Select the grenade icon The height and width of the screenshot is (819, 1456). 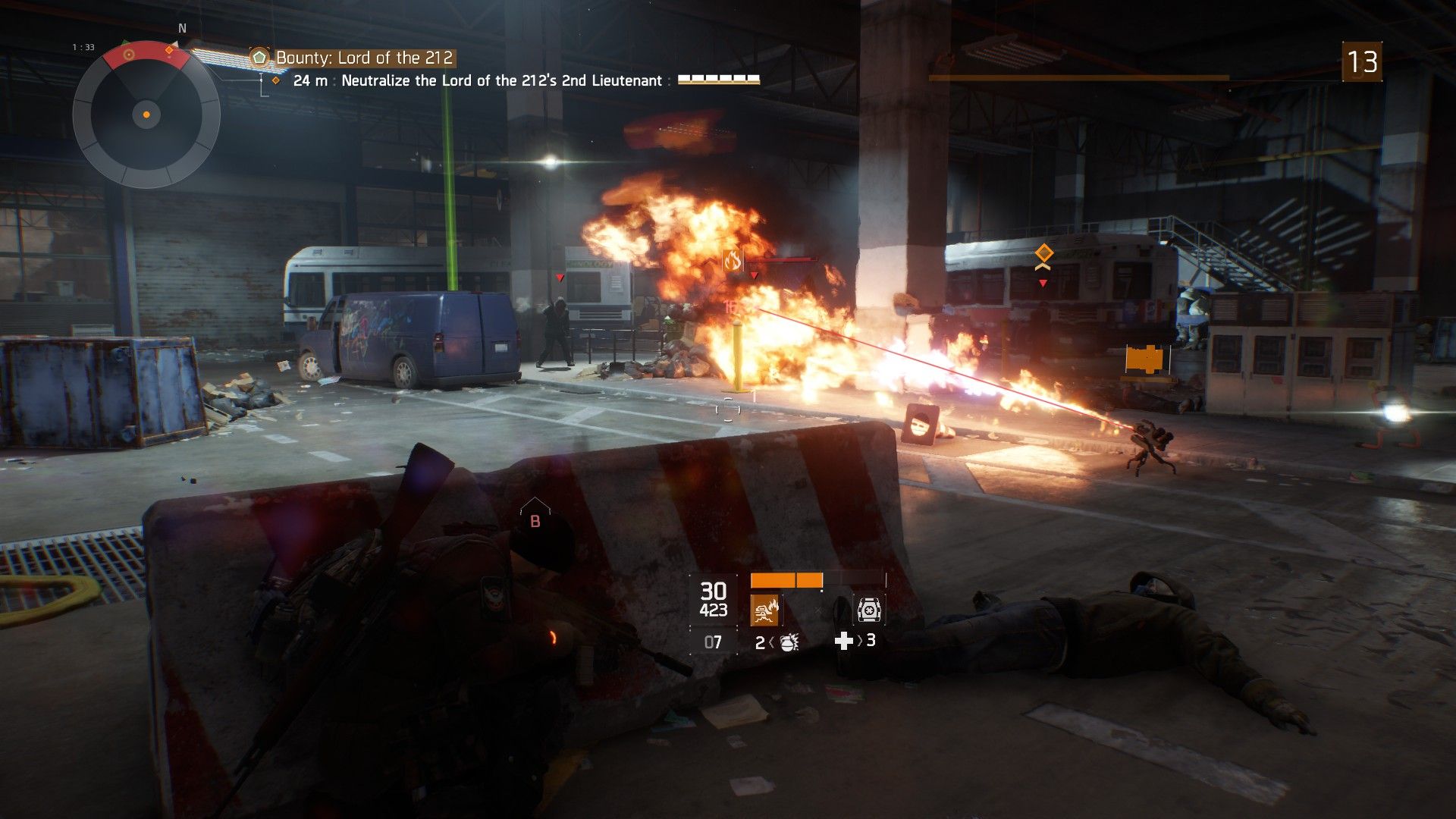[x=789, y=642]
